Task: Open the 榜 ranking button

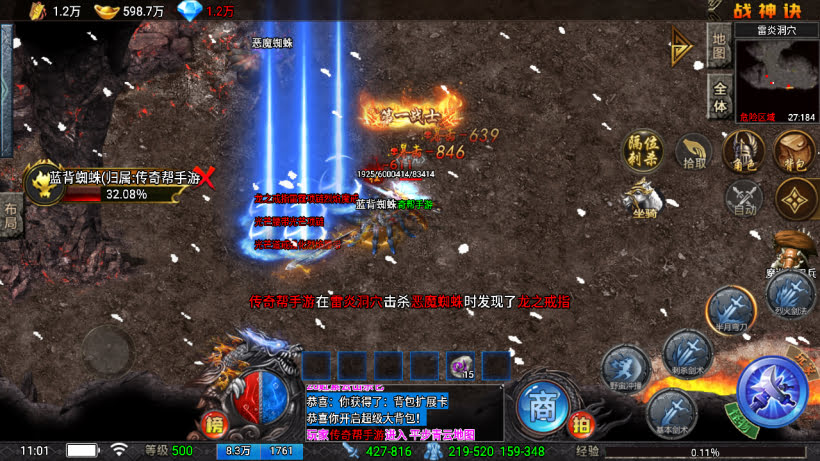Action: pyautogui.click(x=213, y=427)
